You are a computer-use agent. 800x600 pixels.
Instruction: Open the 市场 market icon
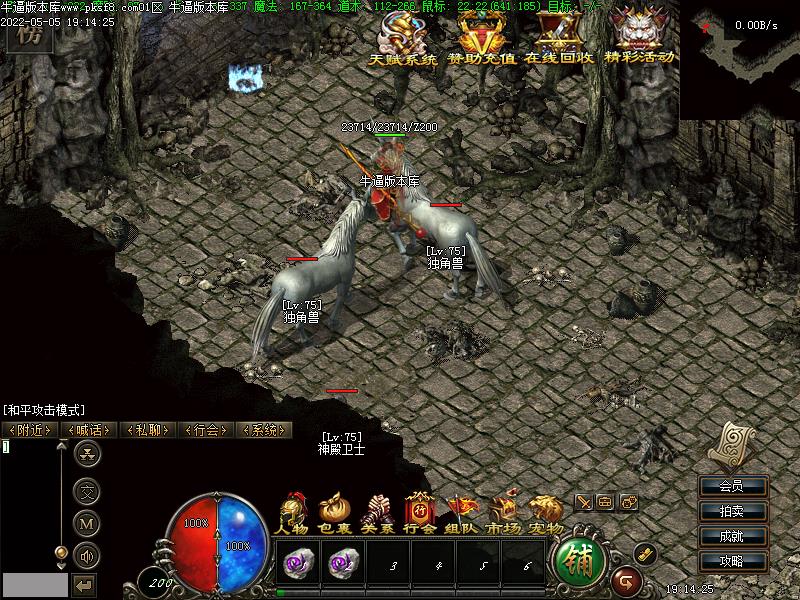[504, 514]
